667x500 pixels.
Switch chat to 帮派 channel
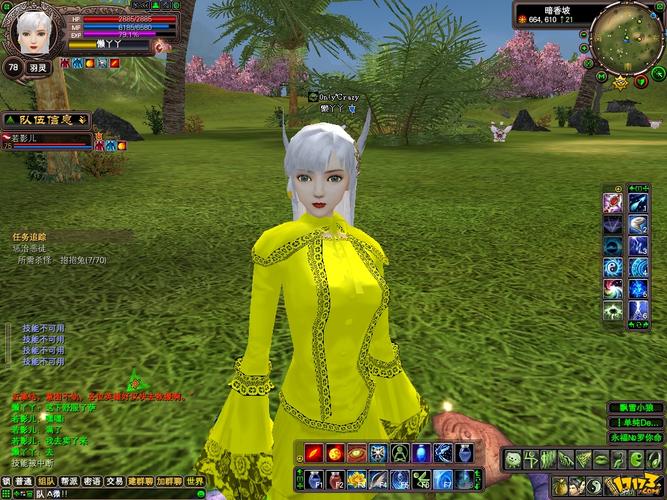pos(70,481)
